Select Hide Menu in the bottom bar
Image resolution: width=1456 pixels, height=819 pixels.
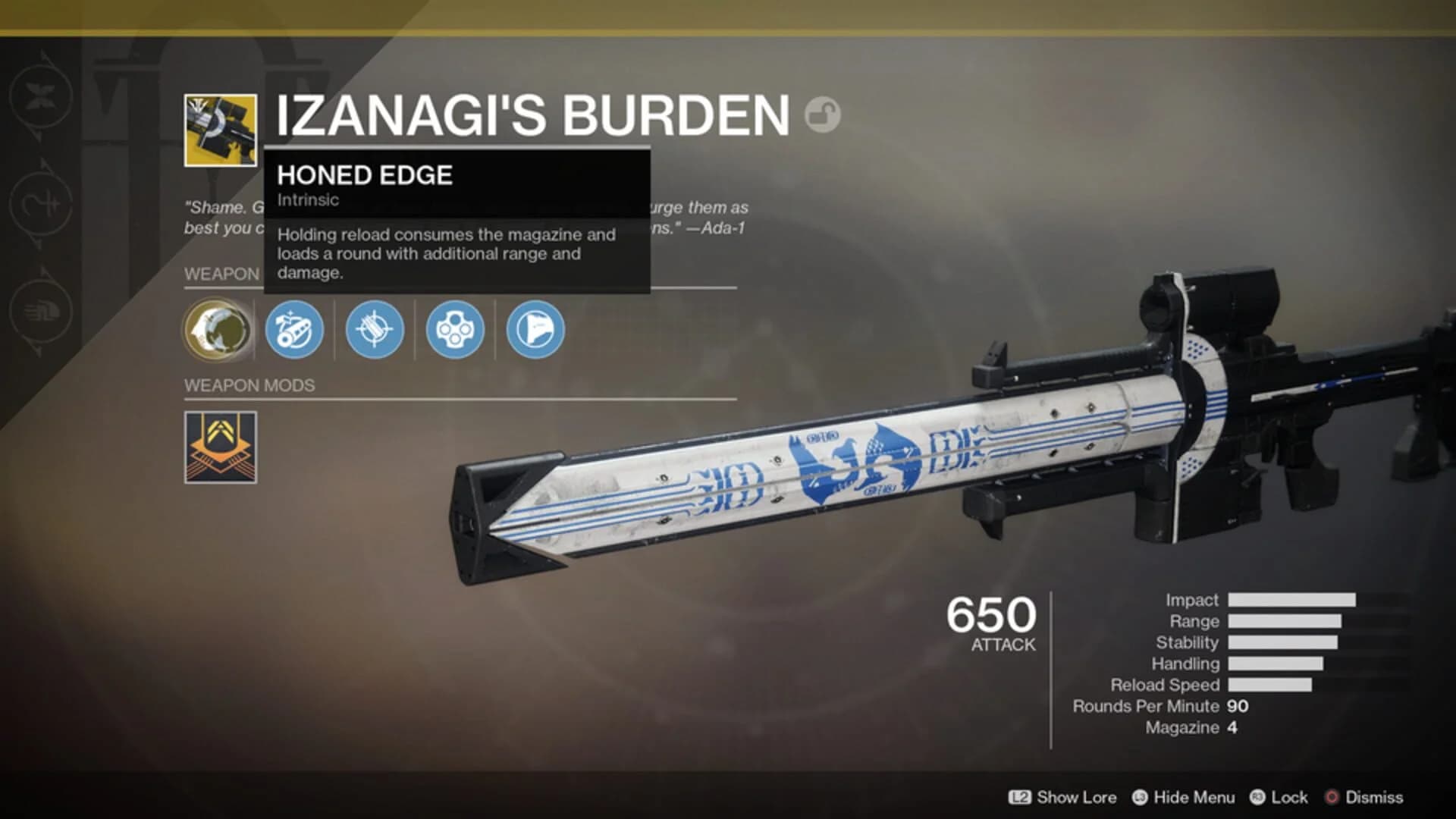[1194, 798]
